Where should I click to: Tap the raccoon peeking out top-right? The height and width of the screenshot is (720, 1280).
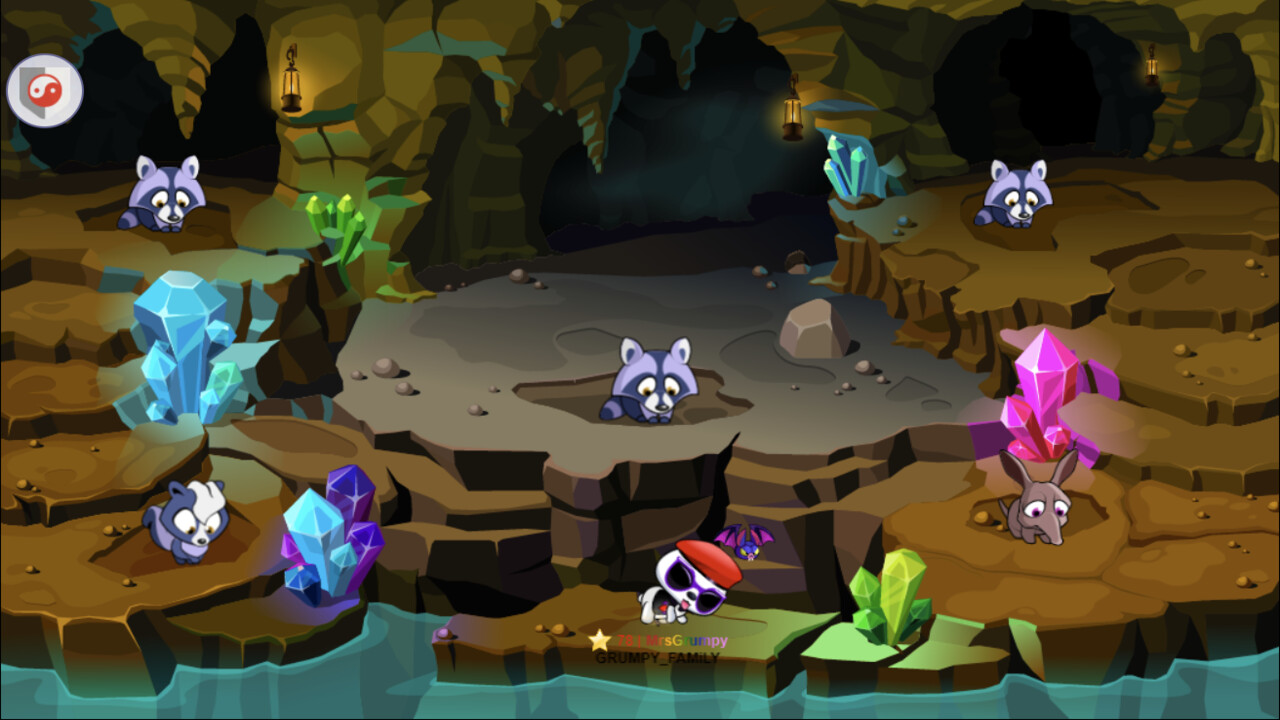point(1015,200)
